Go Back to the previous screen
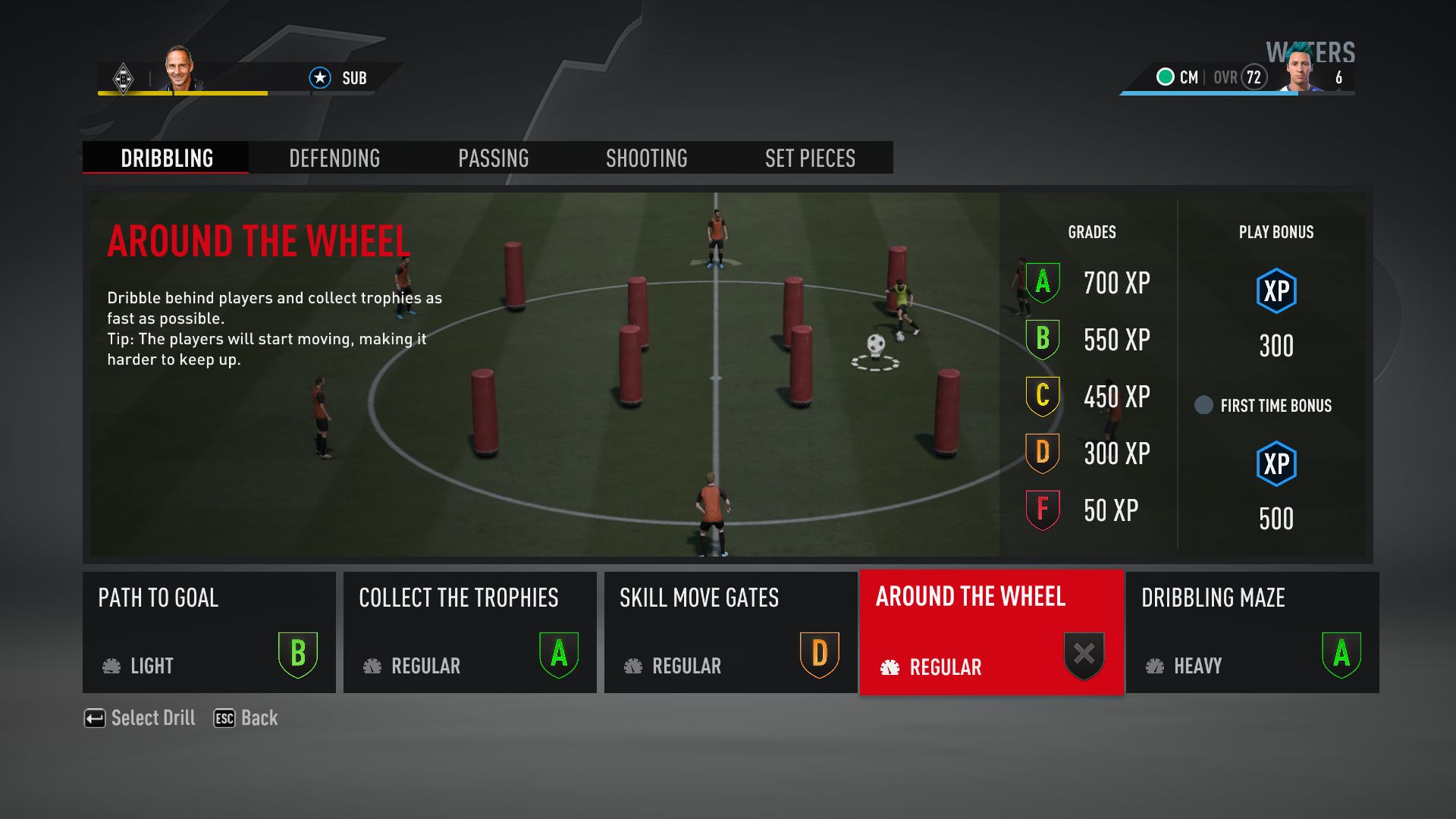The height and width of the screenshot is (819, 1456). coord(246,718)
